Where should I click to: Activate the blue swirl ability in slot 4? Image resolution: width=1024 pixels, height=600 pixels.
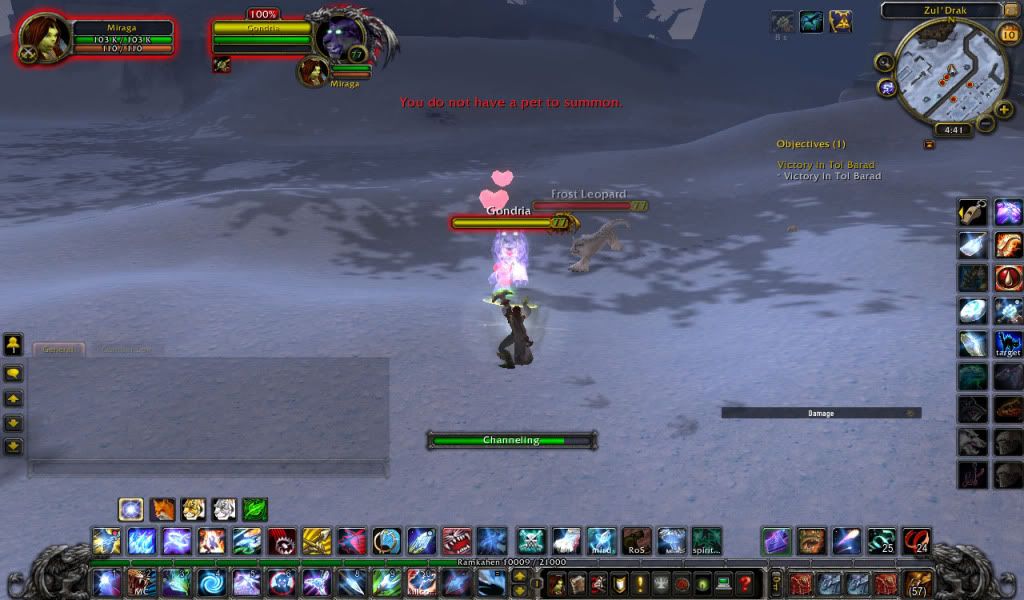pos(211,583)
